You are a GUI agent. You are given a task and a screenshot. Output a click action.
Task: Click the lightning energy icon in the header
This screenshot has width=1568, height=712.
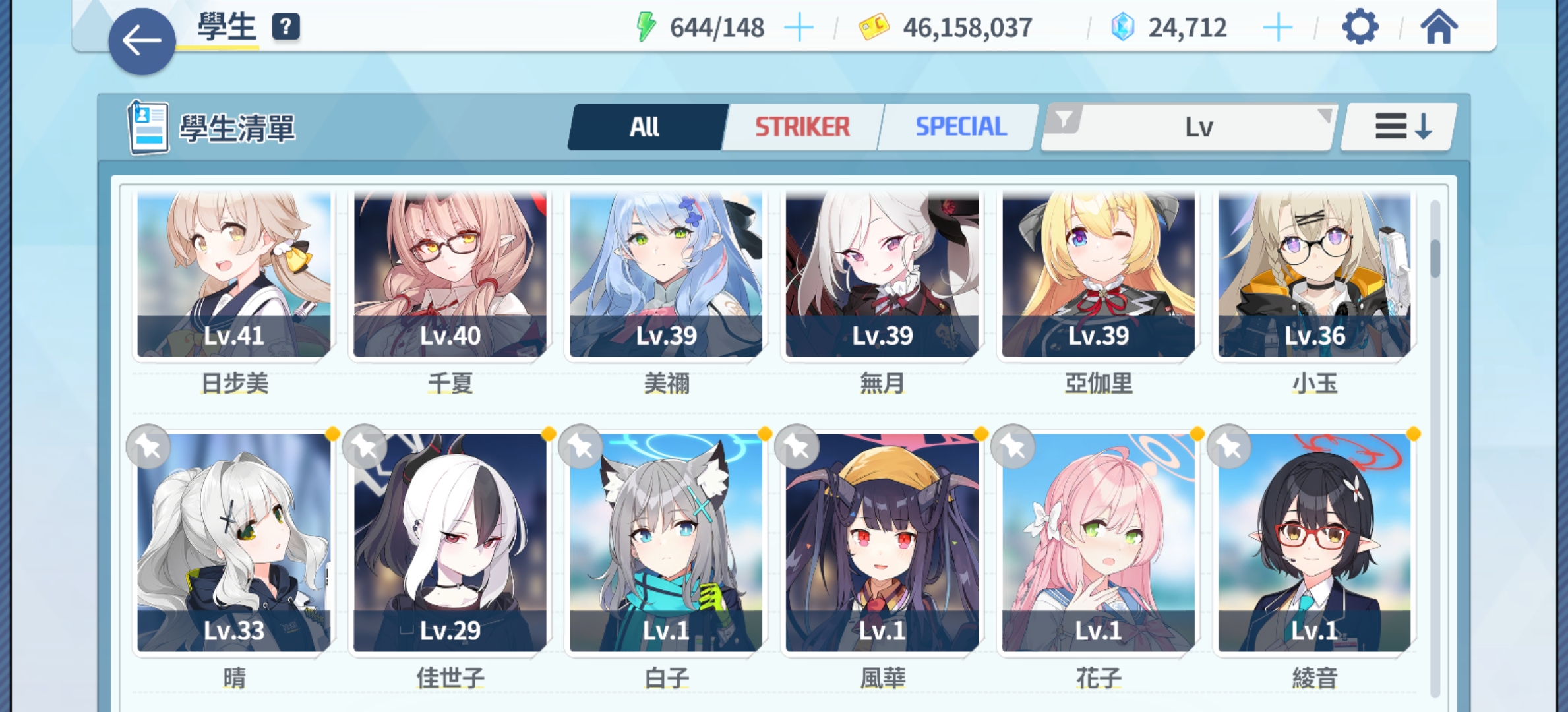[x=647, y=27]
